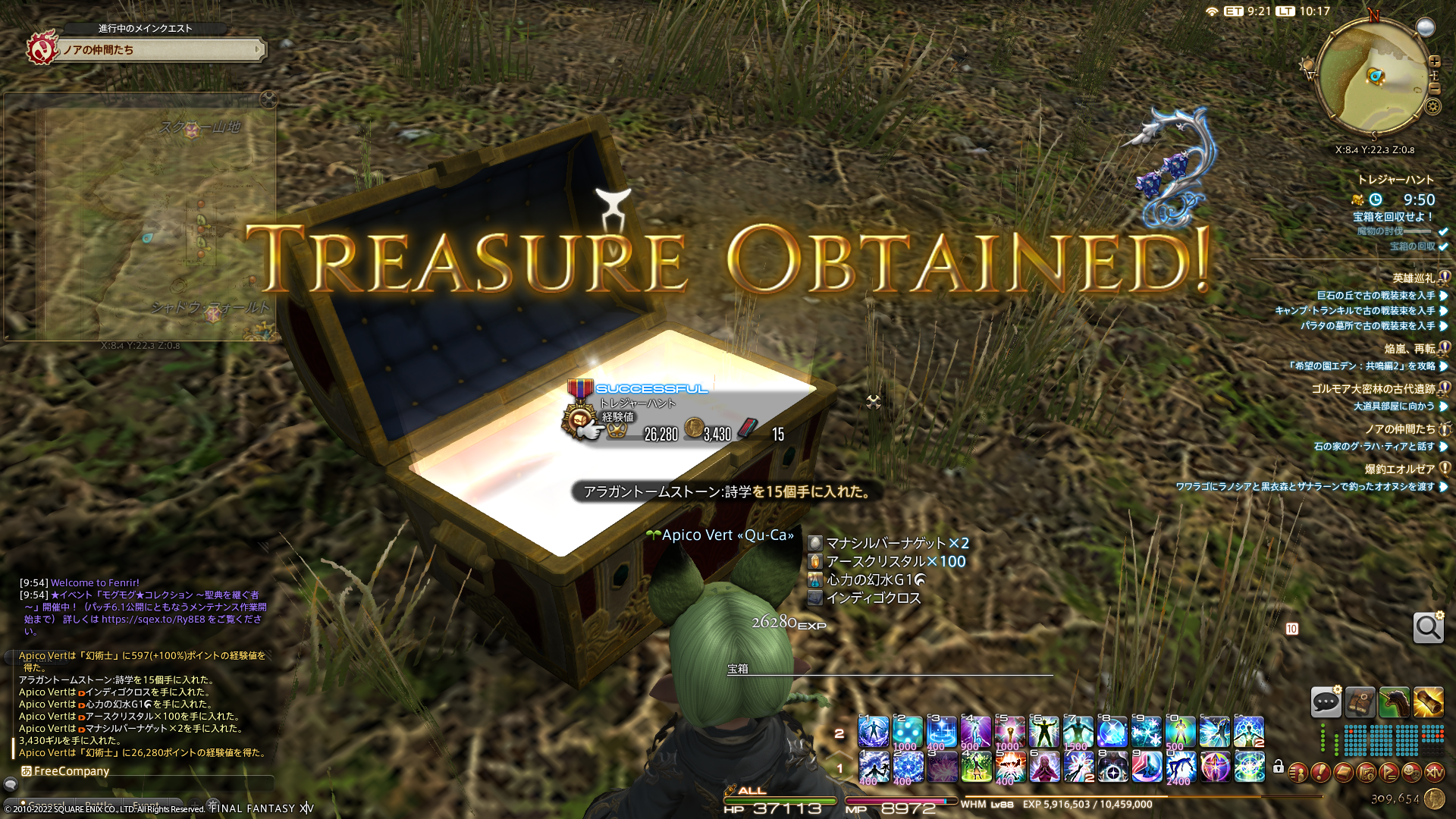This screenshot has height=819, width=1456.
Task: Zoom in the minimap with plus button
Action: 1434,61
